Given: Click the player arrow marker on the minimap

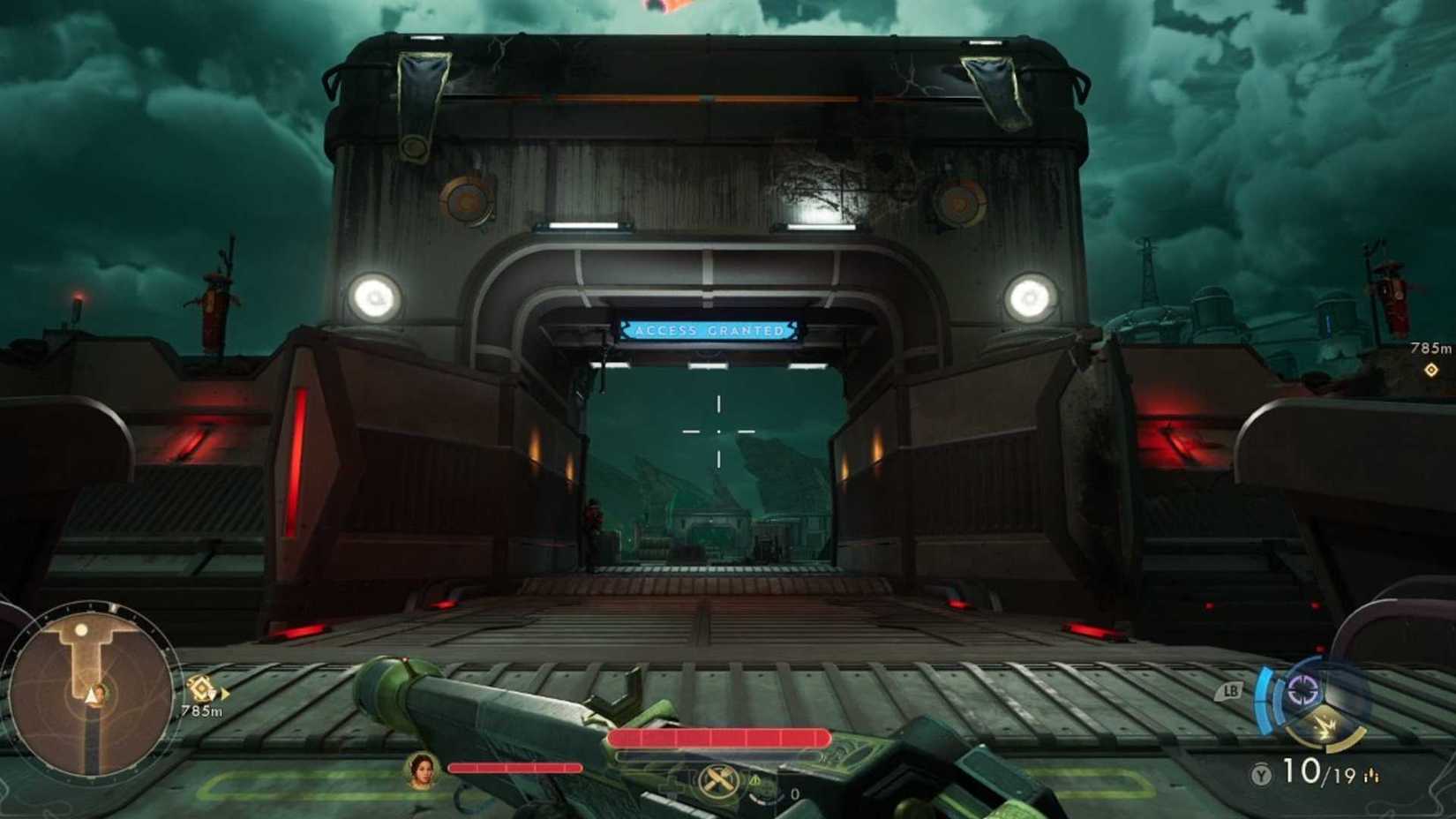Looking at the screenshot, I should [88, 695].
